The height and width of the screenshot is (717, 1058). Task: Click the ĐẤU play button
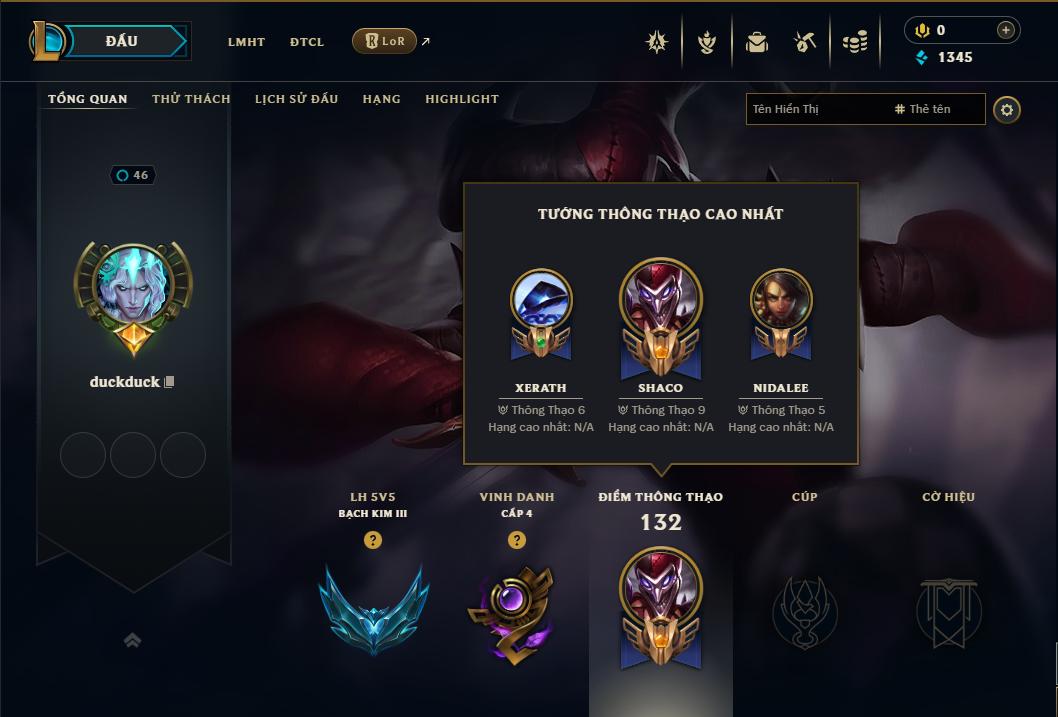[120, 41]
